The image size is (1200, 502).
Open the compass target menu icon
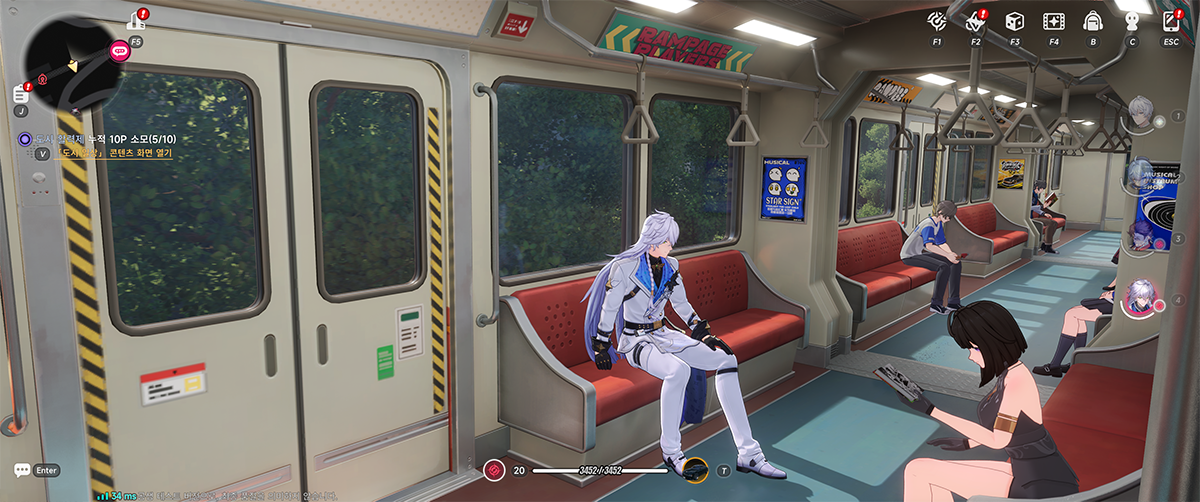(x=937, y=22)
